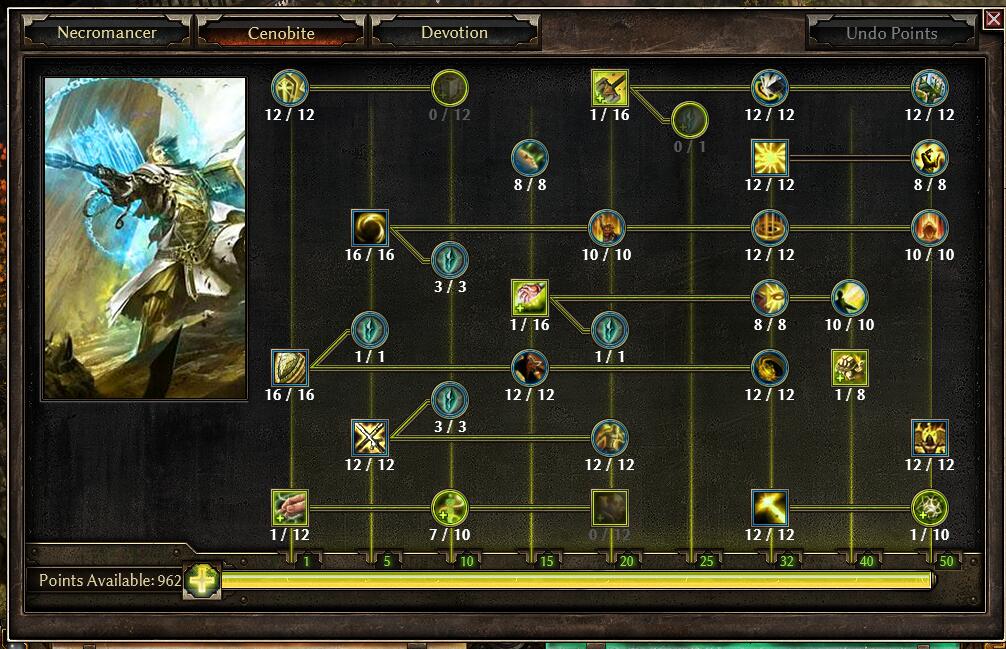
Task: Choose the yellow sunburst skill icon
Action: [770, 158]
